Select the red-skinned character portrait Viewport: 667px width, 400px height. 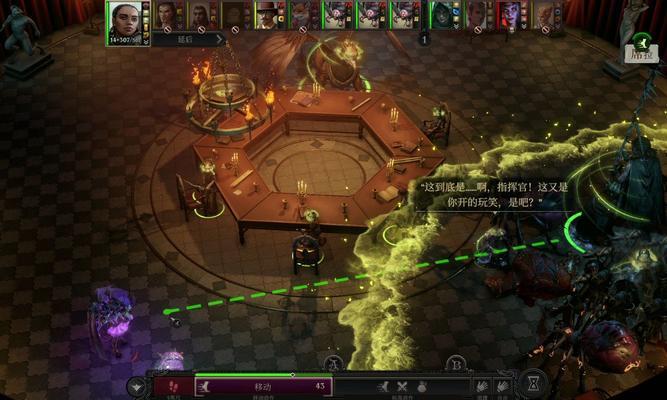pos(510,14)
